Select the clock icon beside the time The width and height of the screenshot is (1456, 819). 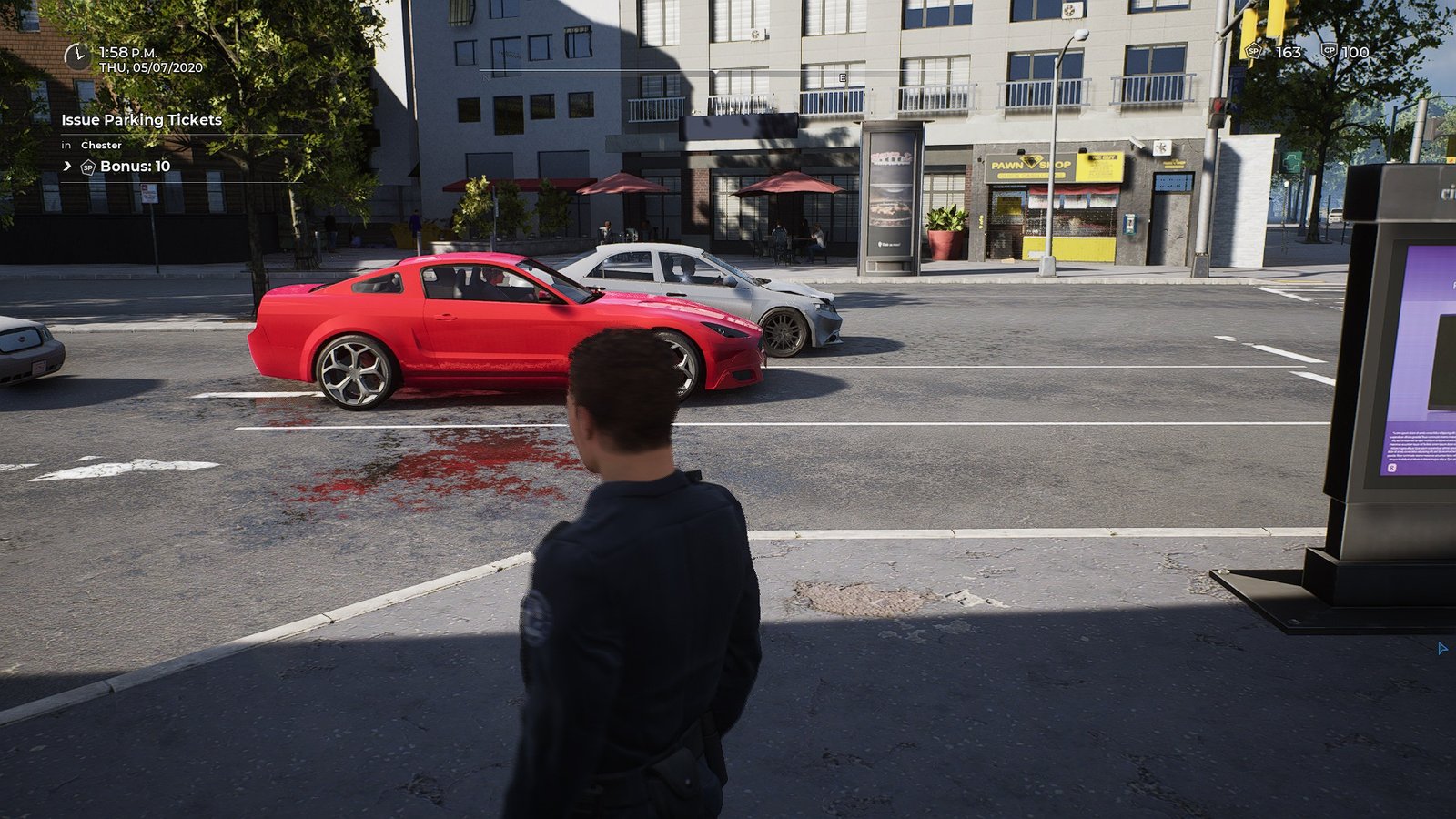point(76,57)
